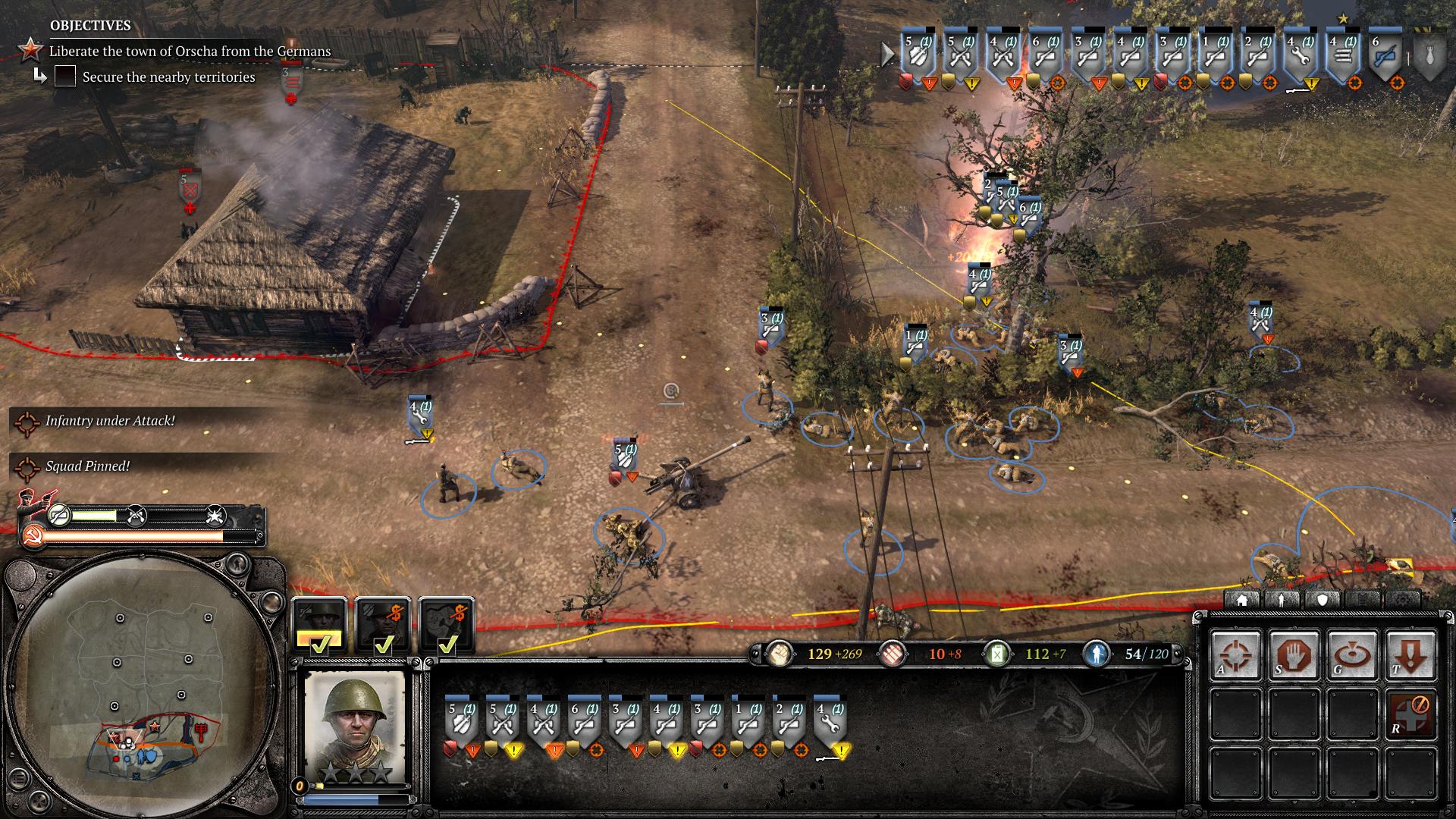Select the wrench engineer squad in top row
The height and width of the screenshot is (819, 1456).
[1301, 55]
